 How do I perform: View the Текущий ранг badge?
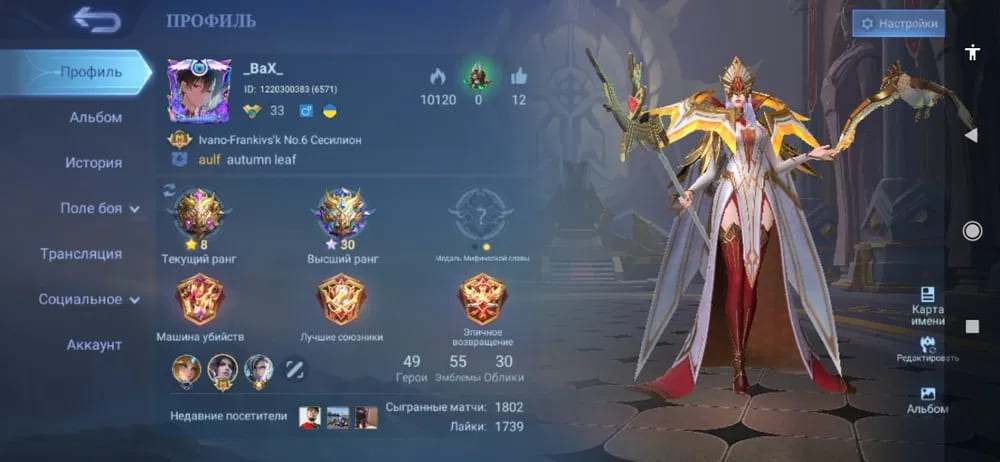point(198,213)
